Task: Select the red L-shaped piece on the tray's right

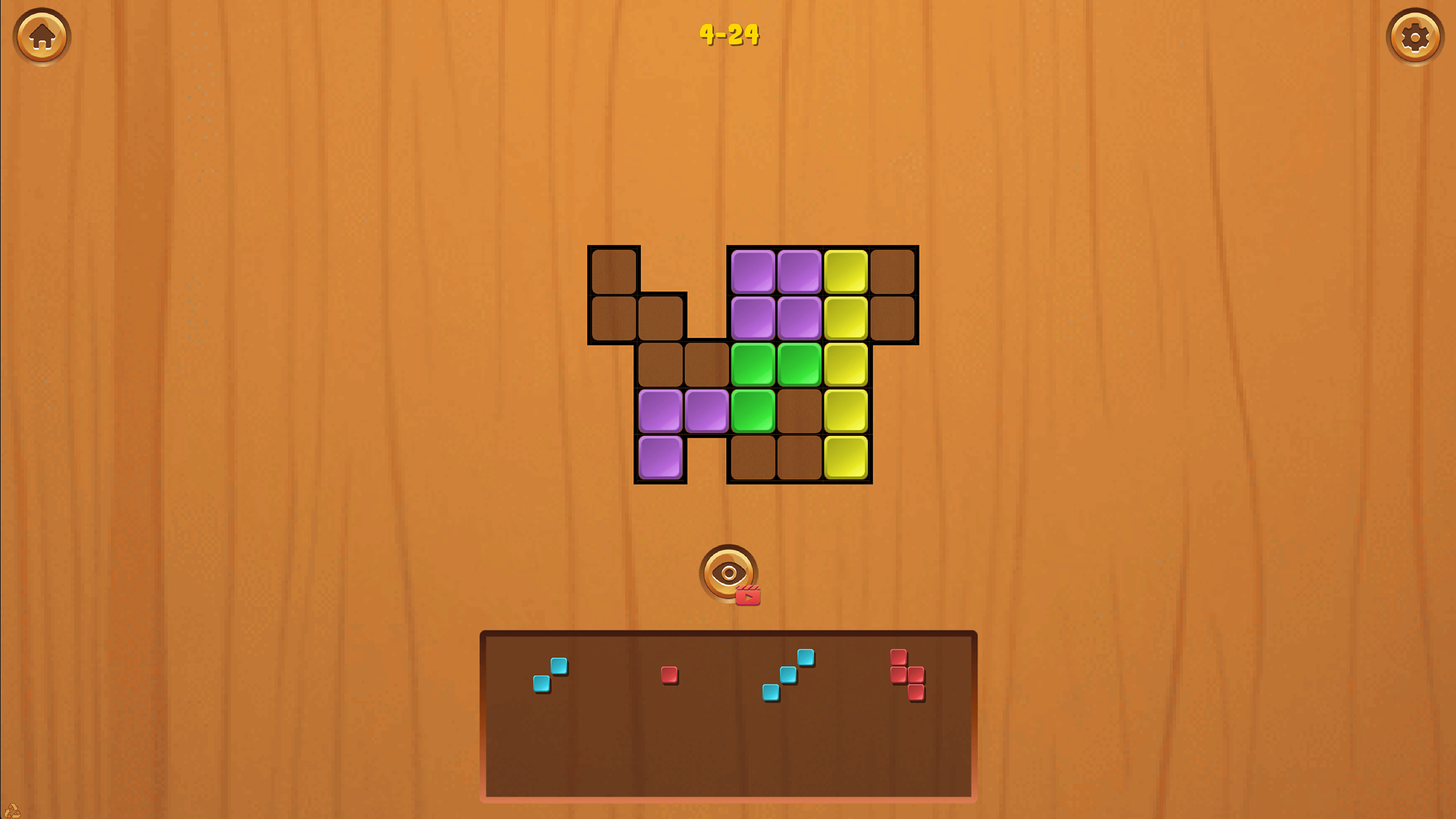Action: (x=906, y=674)
